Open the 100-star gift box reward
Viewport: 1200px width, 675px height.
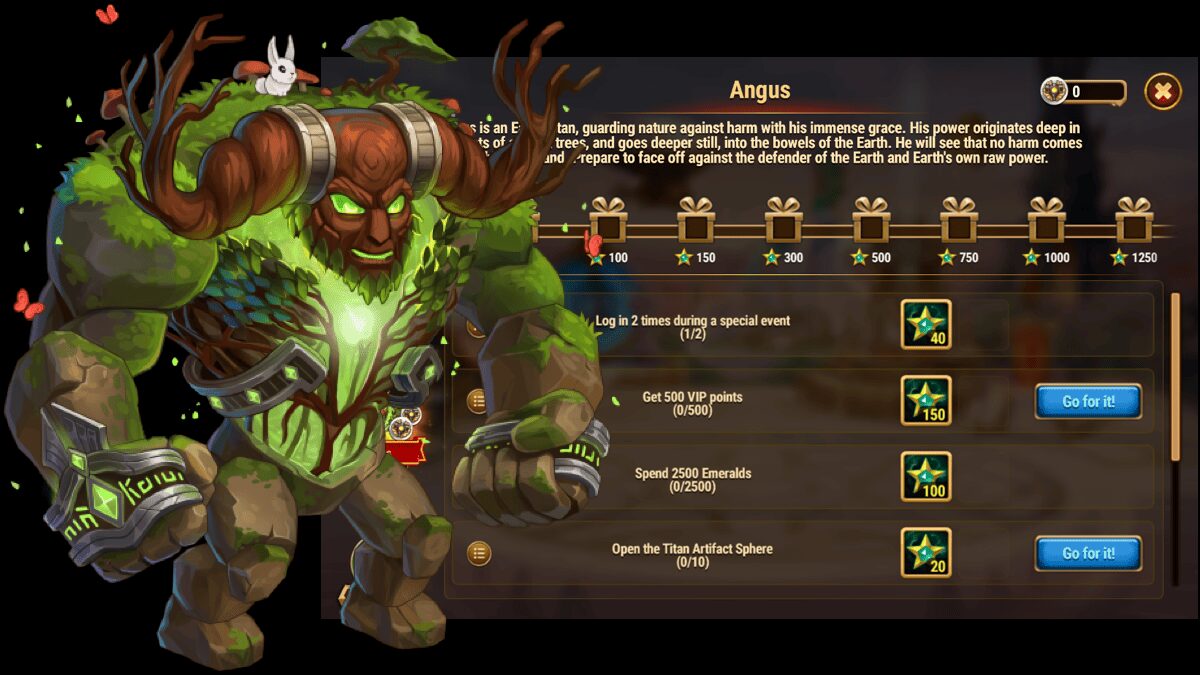[x=607, y=221]
